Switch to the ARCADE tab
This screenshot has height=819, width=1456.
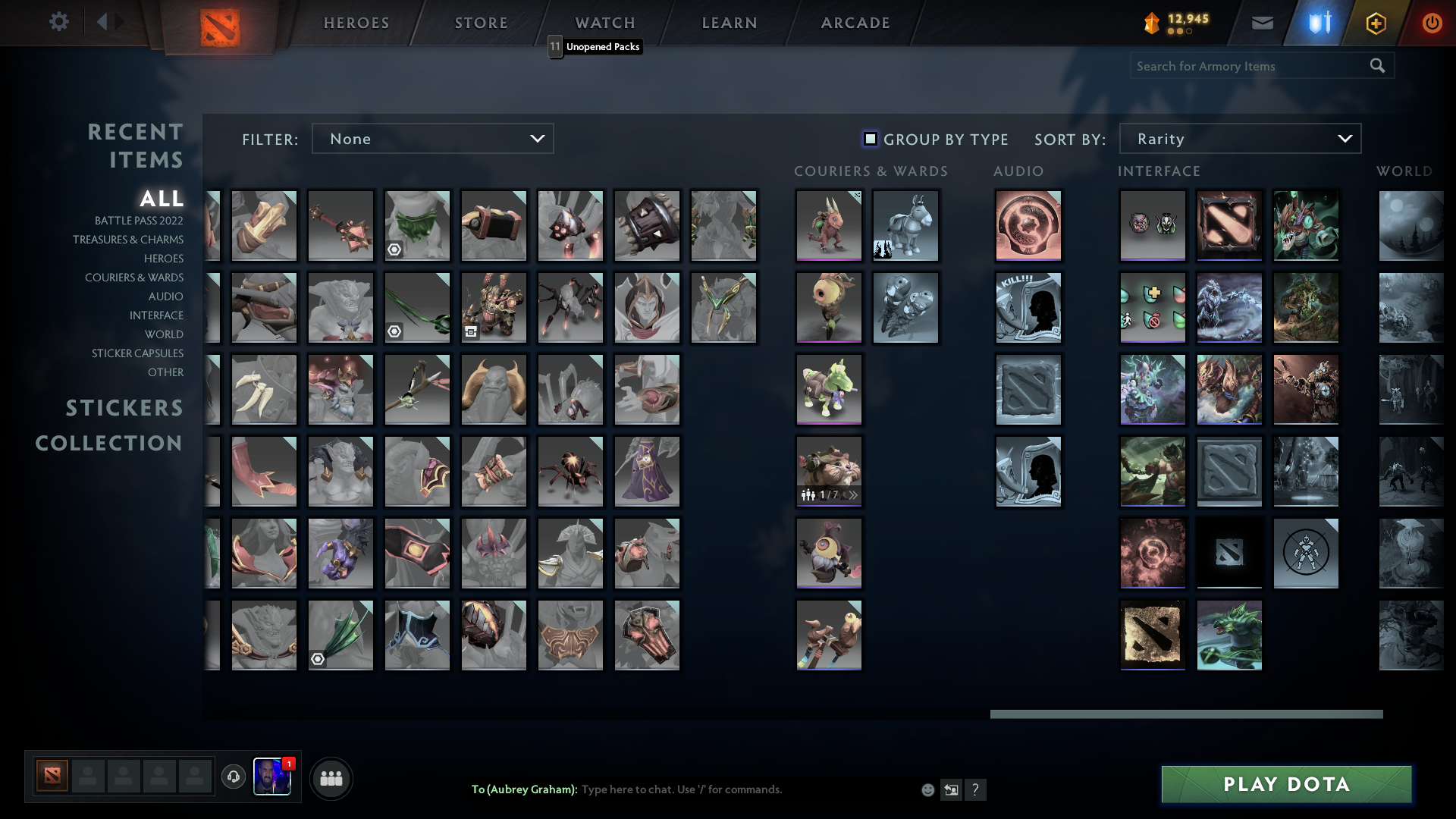click(x=855, y=23)
